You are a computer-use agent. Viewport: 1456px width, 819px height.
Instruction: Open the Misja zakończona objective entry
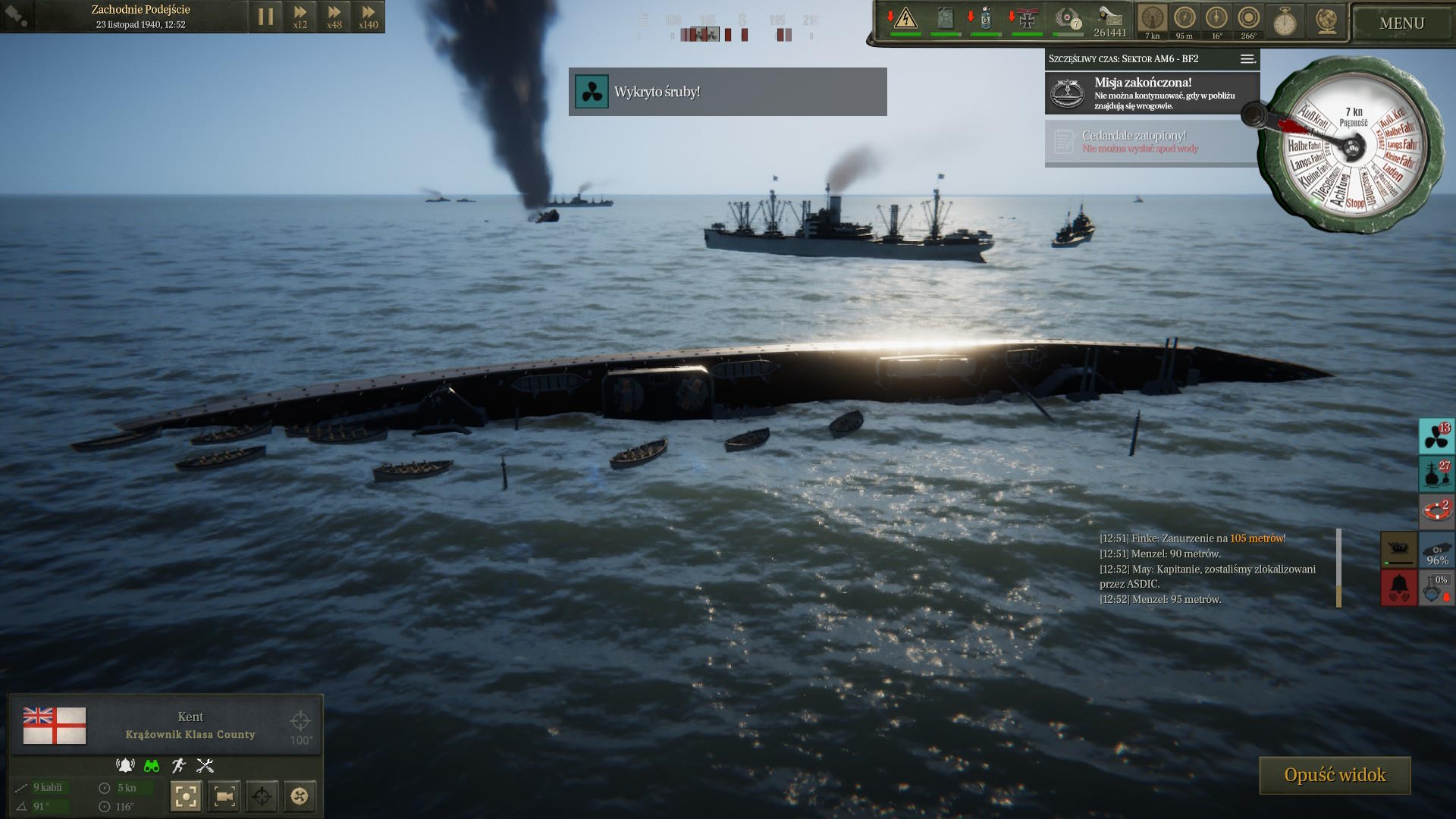[x=1152, y=93]
